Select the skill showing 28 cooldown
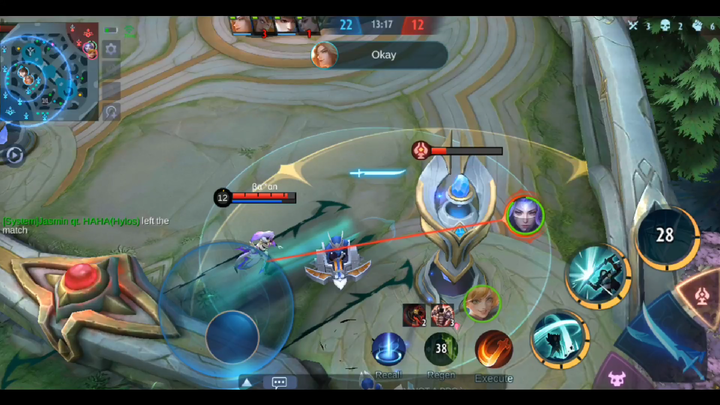The image size is (720, 405). click(666, 237)
